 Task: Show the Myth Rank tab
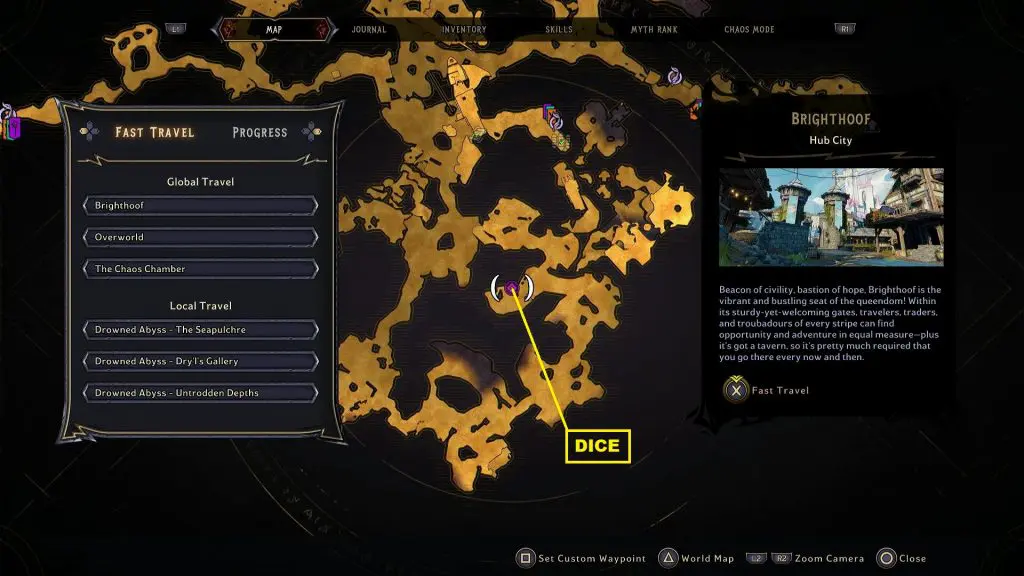coord(654,30)
